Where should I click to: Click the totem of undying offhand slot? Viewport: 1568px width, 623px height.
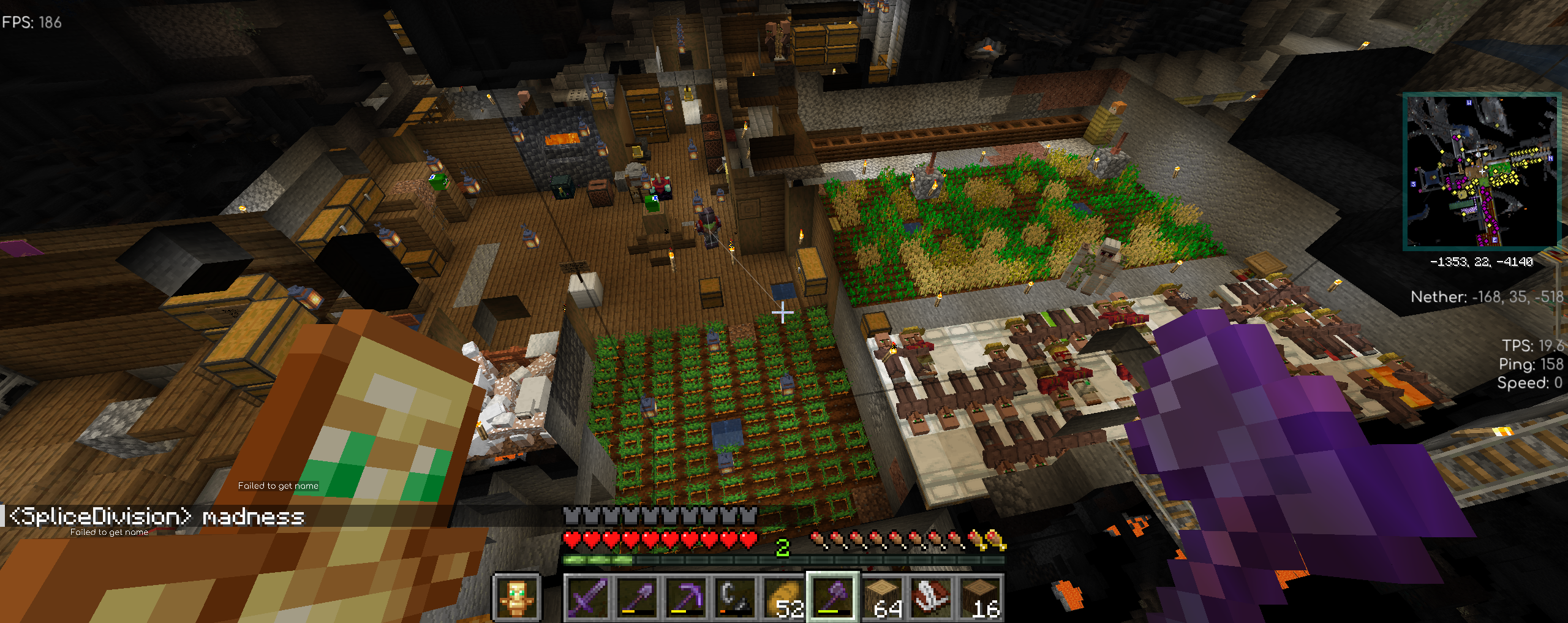point(516,597)
